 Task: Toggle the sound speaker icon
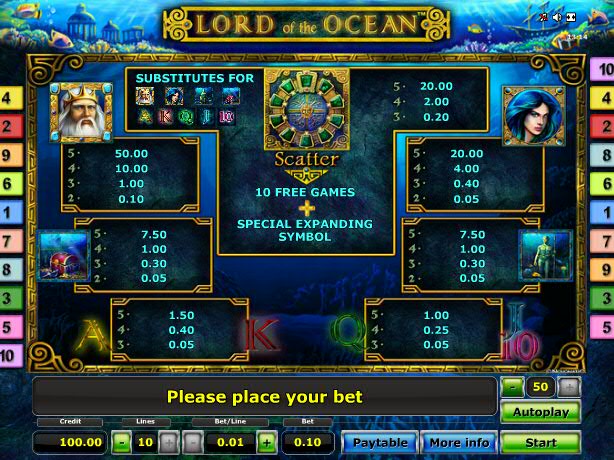pos(557,18)
